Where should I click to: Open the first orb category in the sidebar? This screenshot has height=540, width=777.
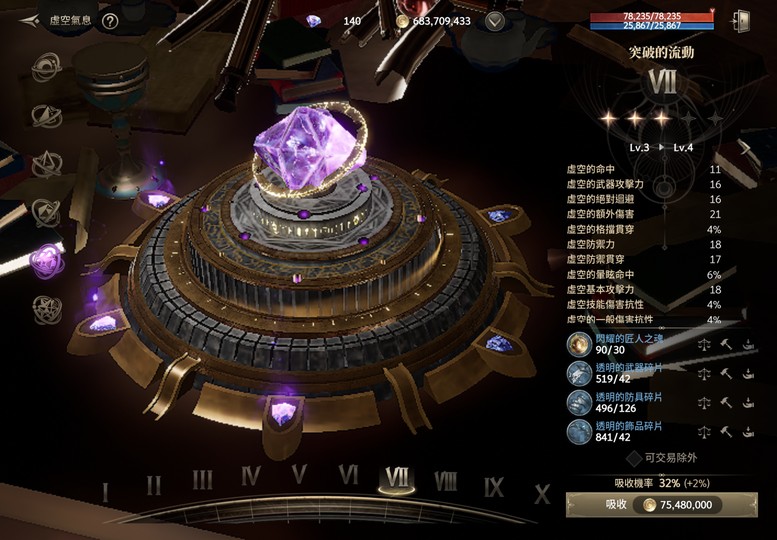pos(45,67)
